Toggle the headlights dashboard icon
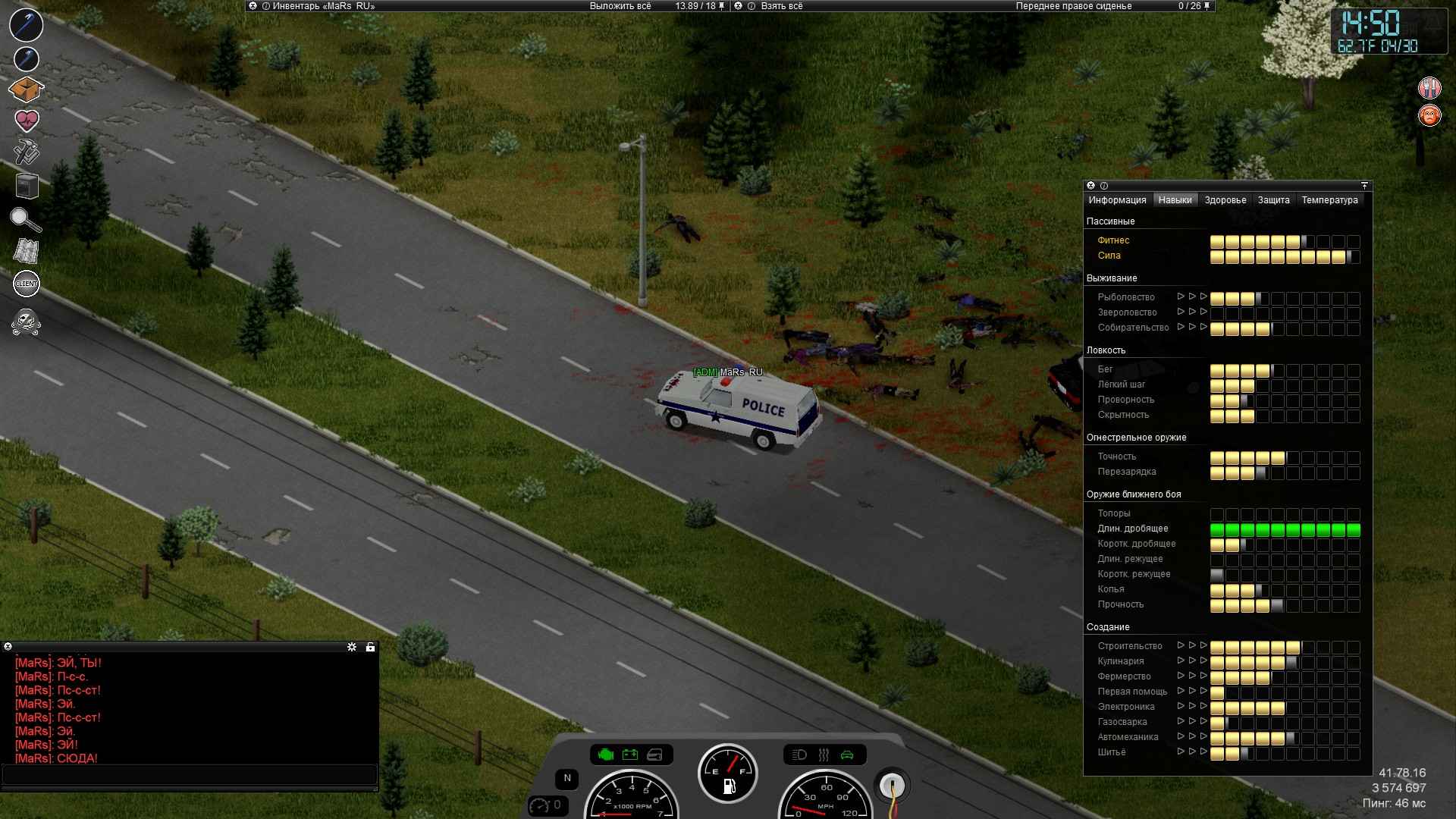Viewport: 1456px width, 819px height. 799,755
